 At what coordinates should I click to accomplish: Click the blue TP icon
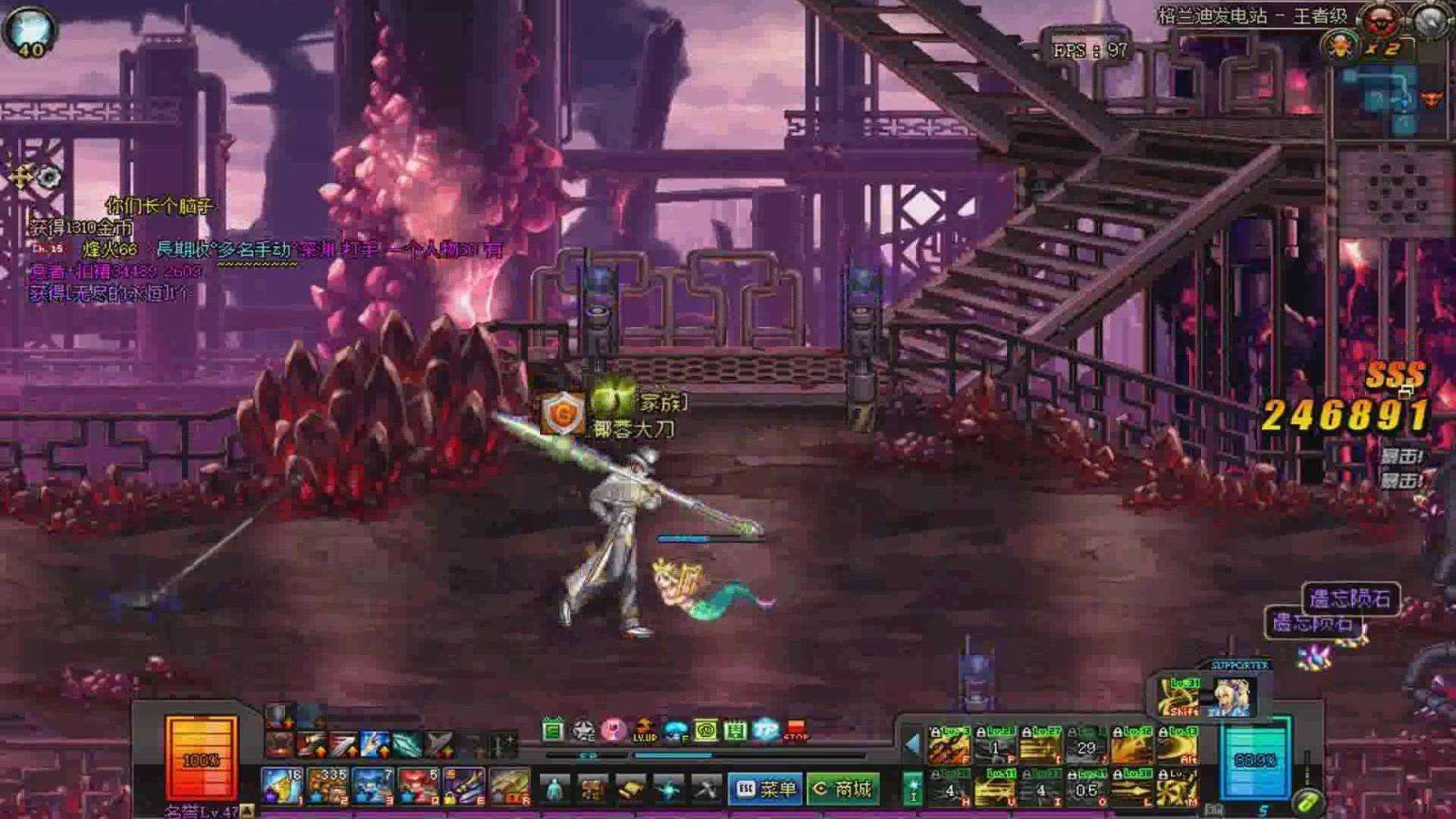pyautogui.click(x=765, y=730)
